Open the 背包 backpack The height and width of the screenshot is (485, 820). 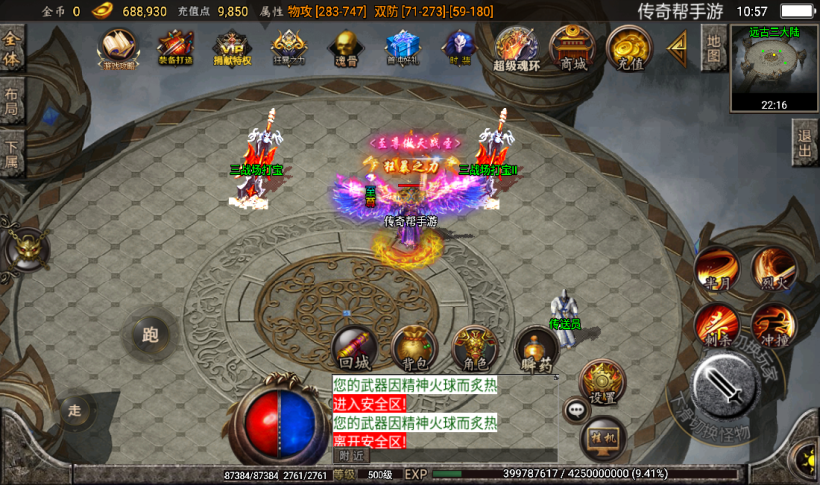click(x=414, y=348)
